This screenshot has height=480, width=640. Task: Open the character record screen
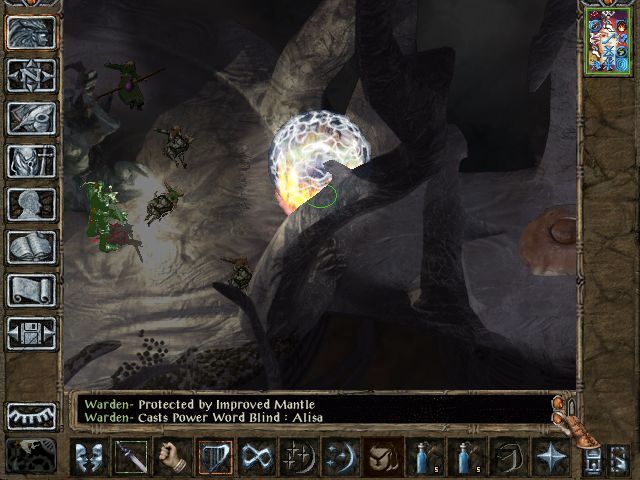coord(31,204)
